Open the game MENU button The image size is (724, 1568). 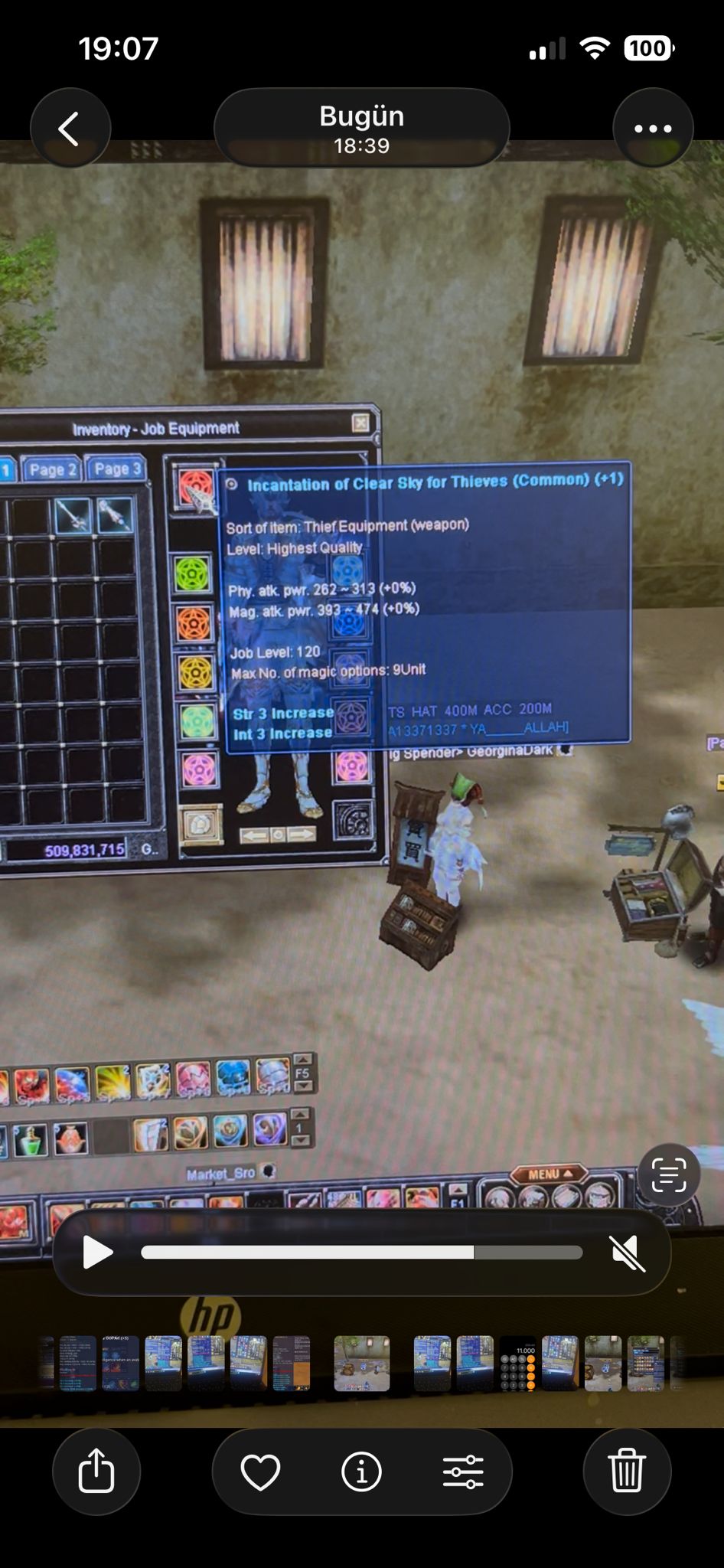[548, 1174]
